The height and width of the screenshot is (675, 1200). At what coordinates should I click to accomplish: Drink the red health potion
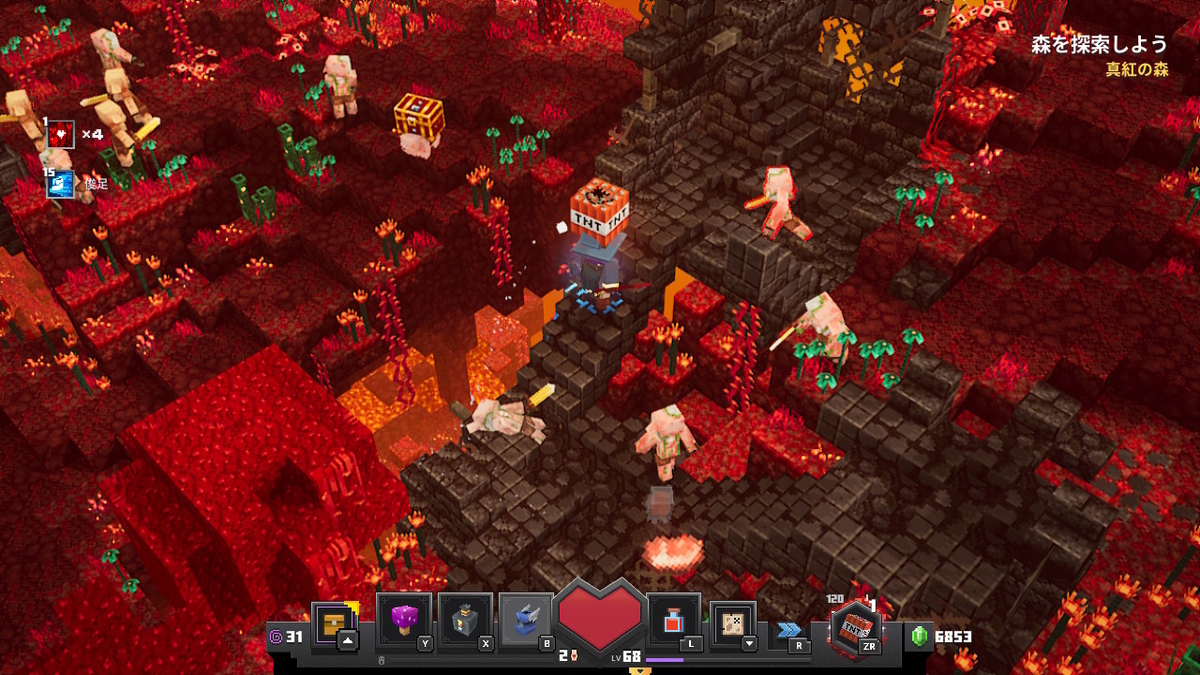tap(673, 622)
